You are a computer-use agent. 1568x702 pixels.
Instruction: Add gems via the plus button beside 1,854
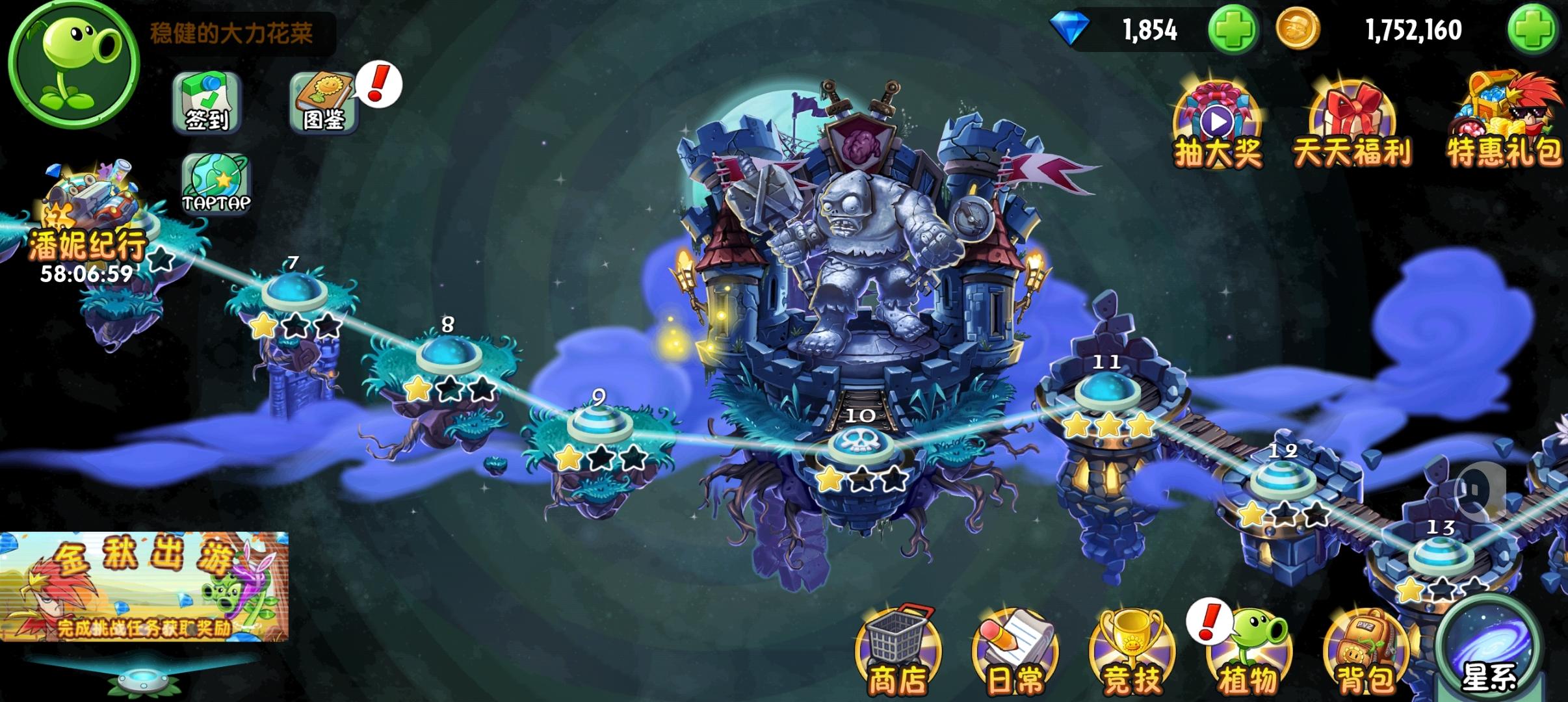(1235, 29)
